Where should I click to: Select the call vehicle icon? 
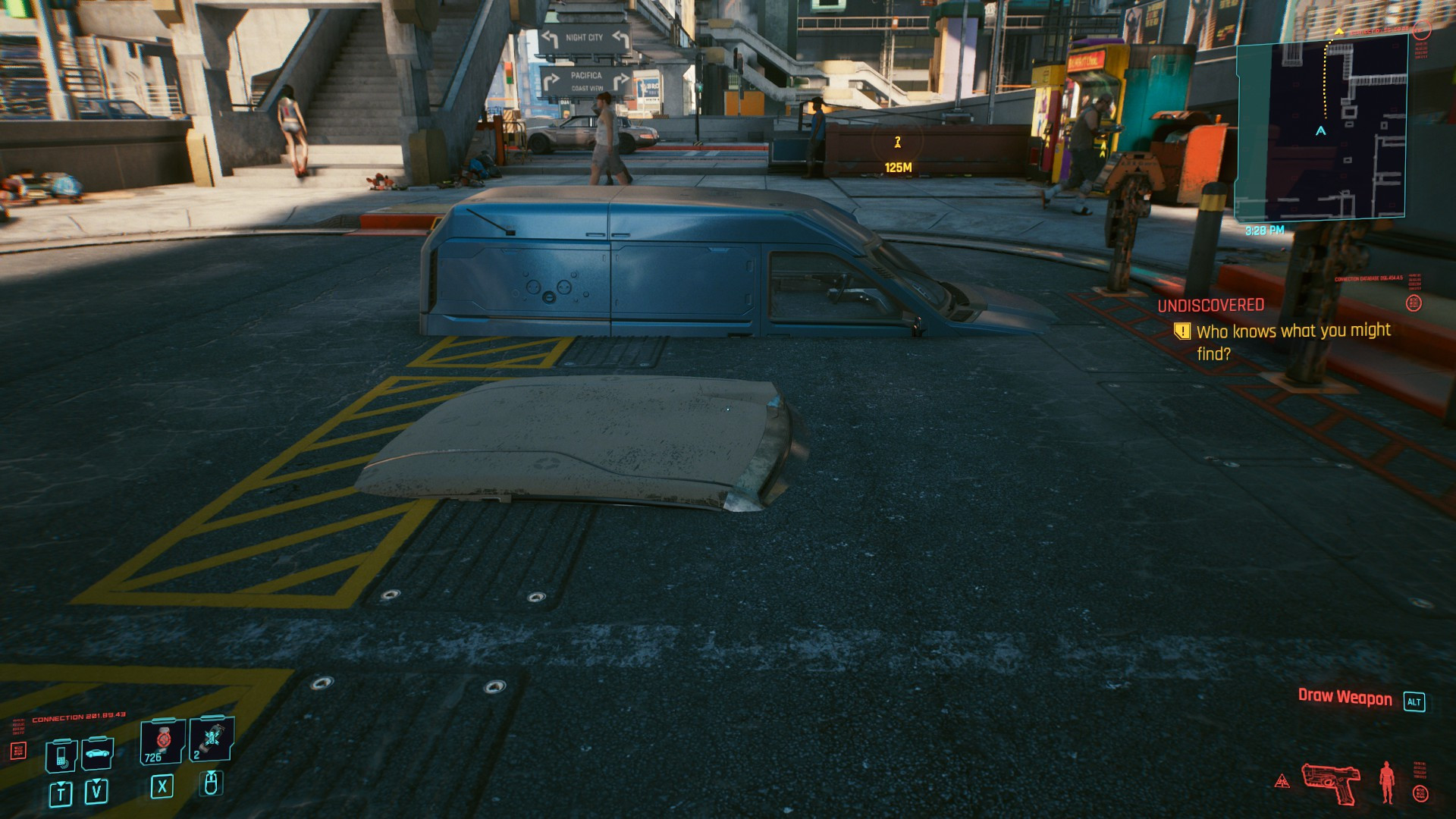(x=98, y=754)
